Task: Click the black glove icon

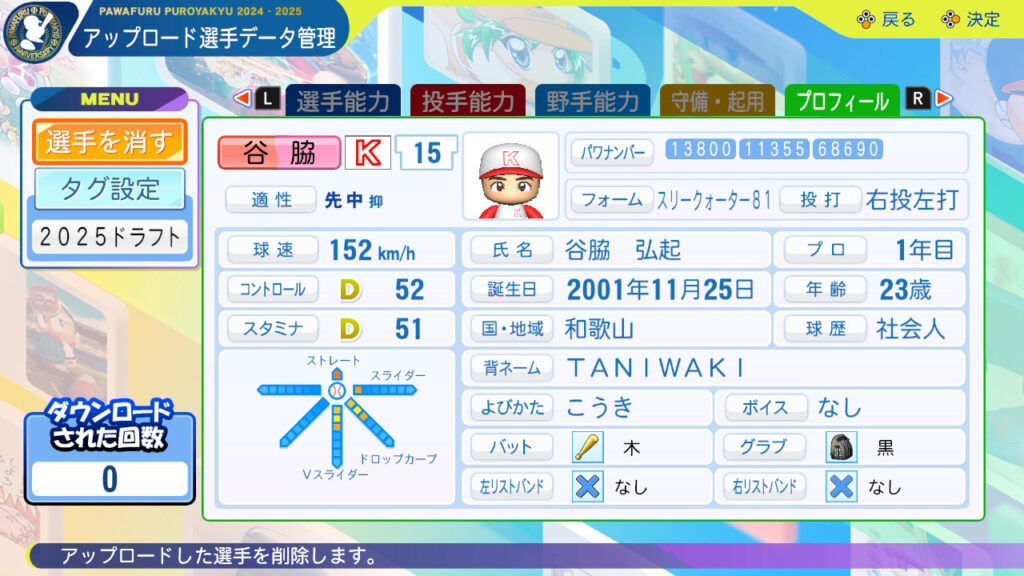Action: (x=842, y=447)
